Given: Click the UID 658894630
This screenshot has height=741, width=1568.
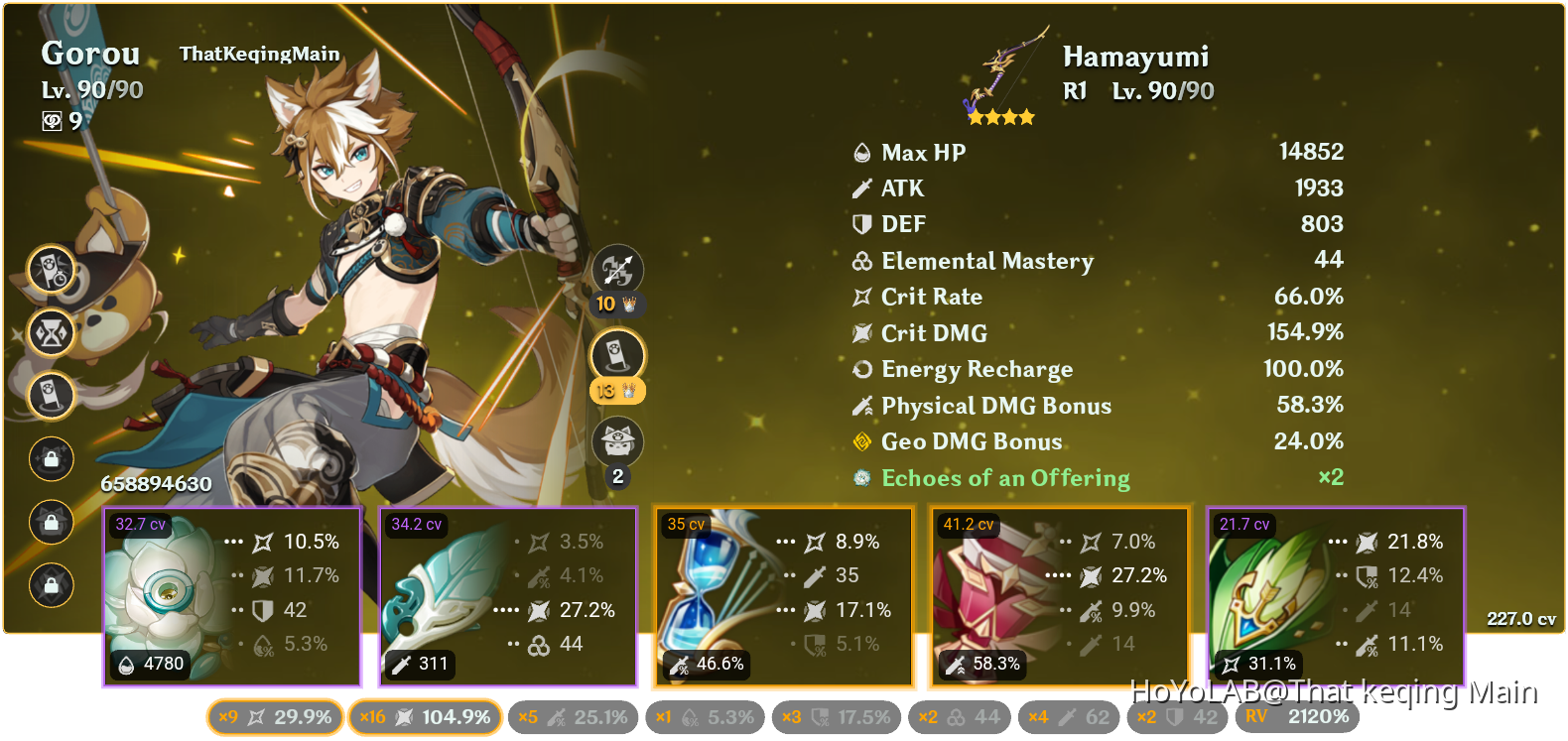Looking at the screenshot, I should tap(154, 485).
